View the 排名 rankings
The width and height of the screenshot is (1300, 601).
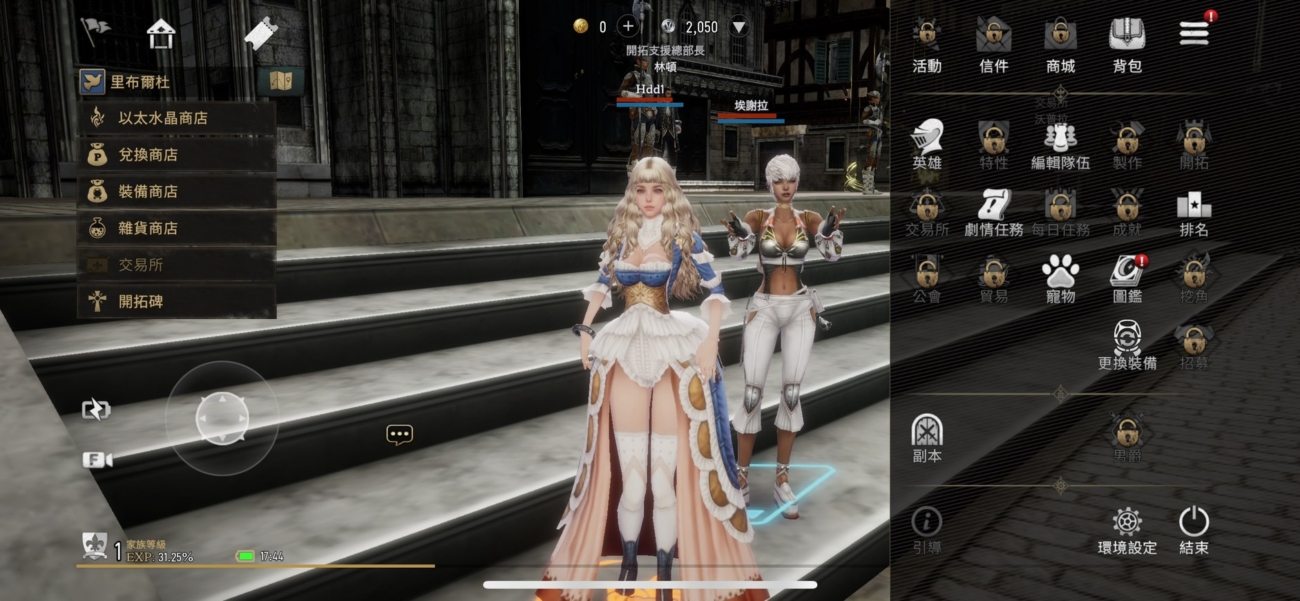[1194, 213]
